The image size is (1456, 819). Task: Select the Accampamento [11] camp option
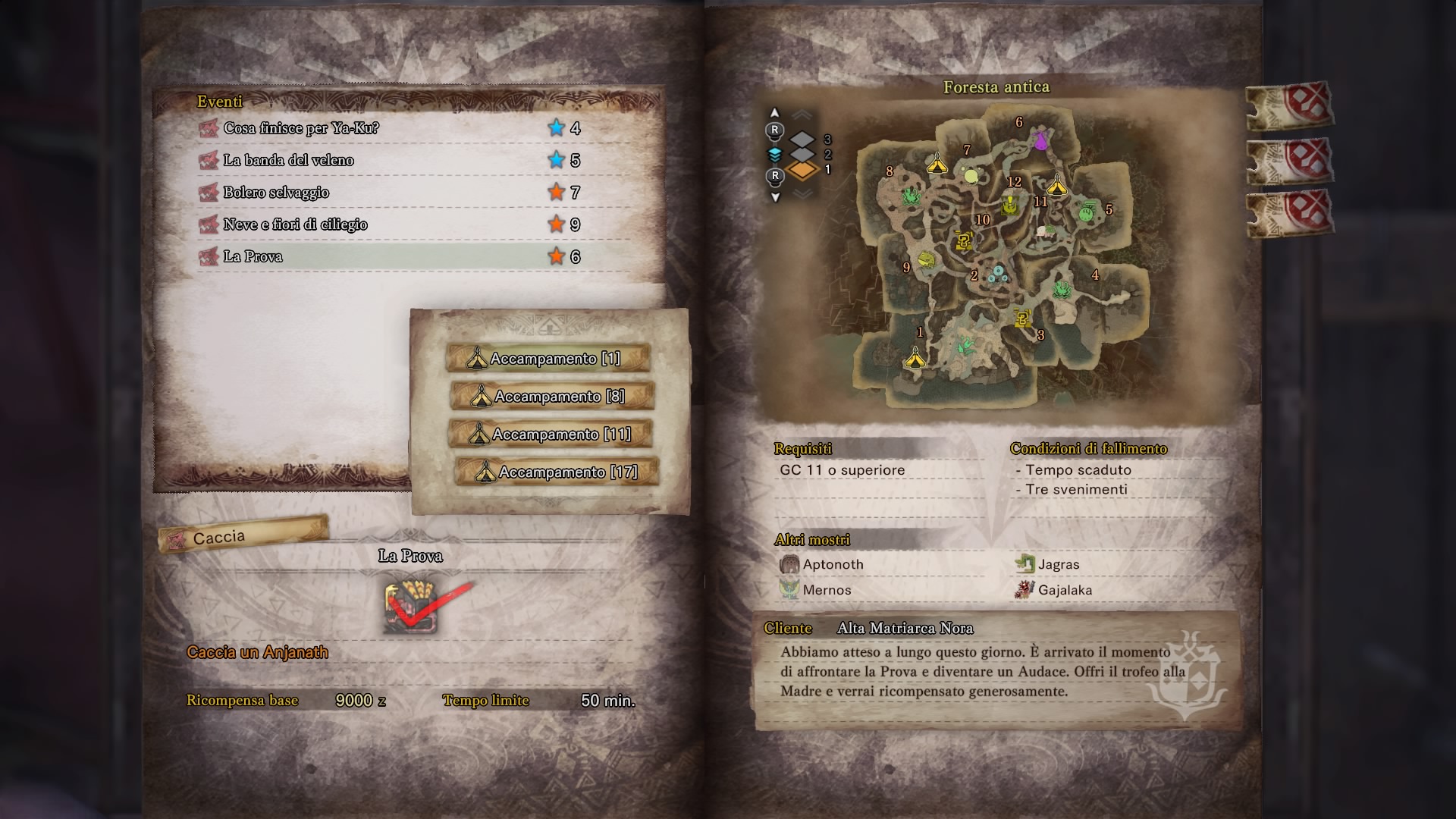[551, 434]
